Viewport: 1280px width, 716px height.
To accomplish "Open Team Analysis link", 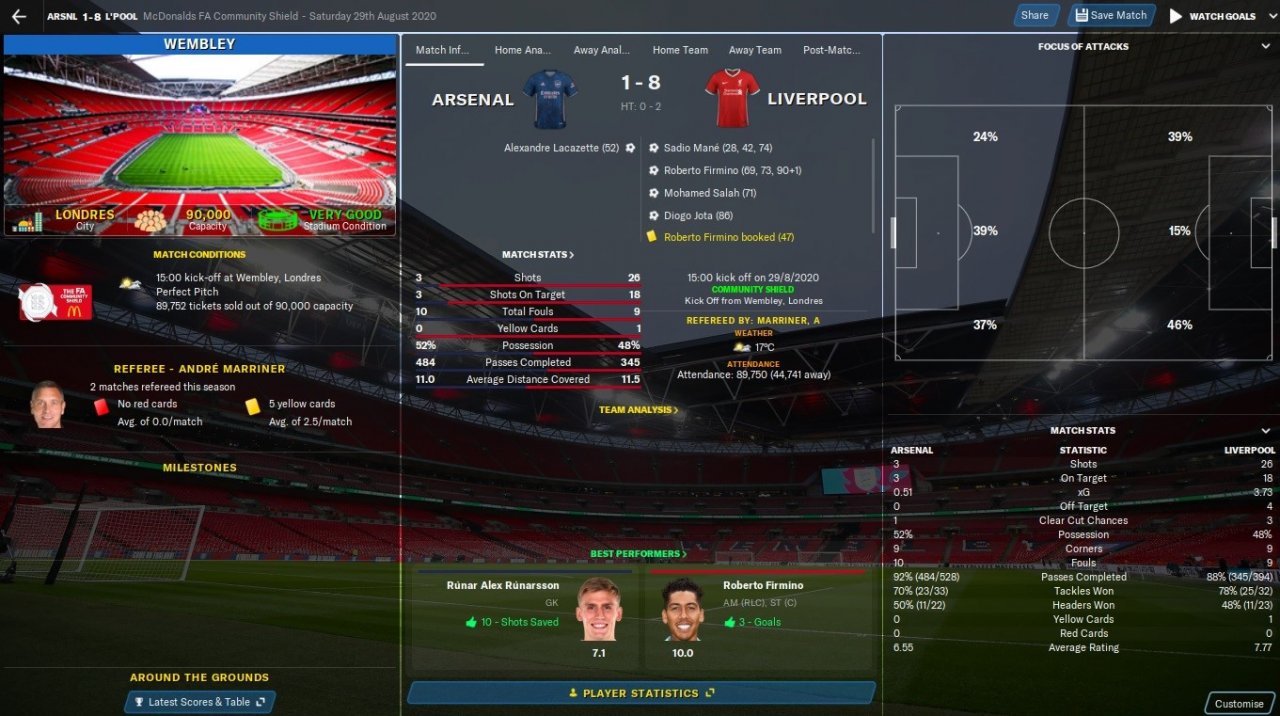I will (x=638, y=410).
